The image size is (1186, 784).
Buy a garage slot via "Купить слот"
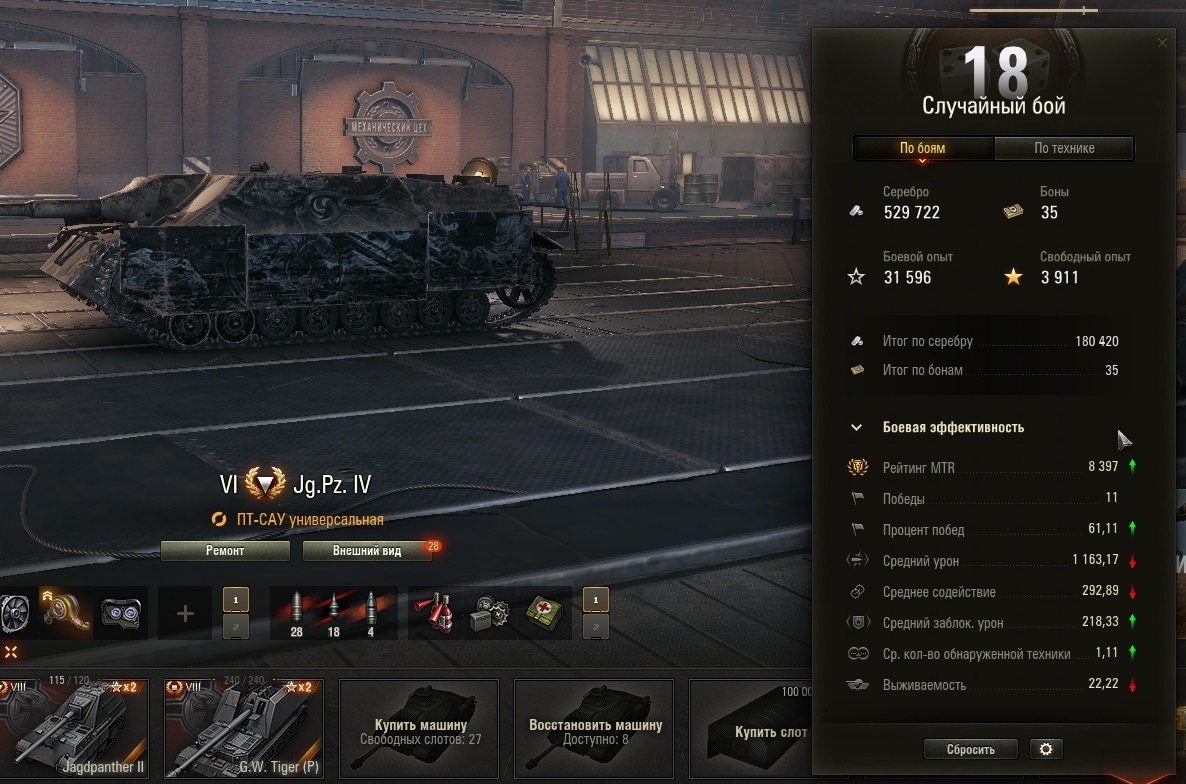point(760,728)
